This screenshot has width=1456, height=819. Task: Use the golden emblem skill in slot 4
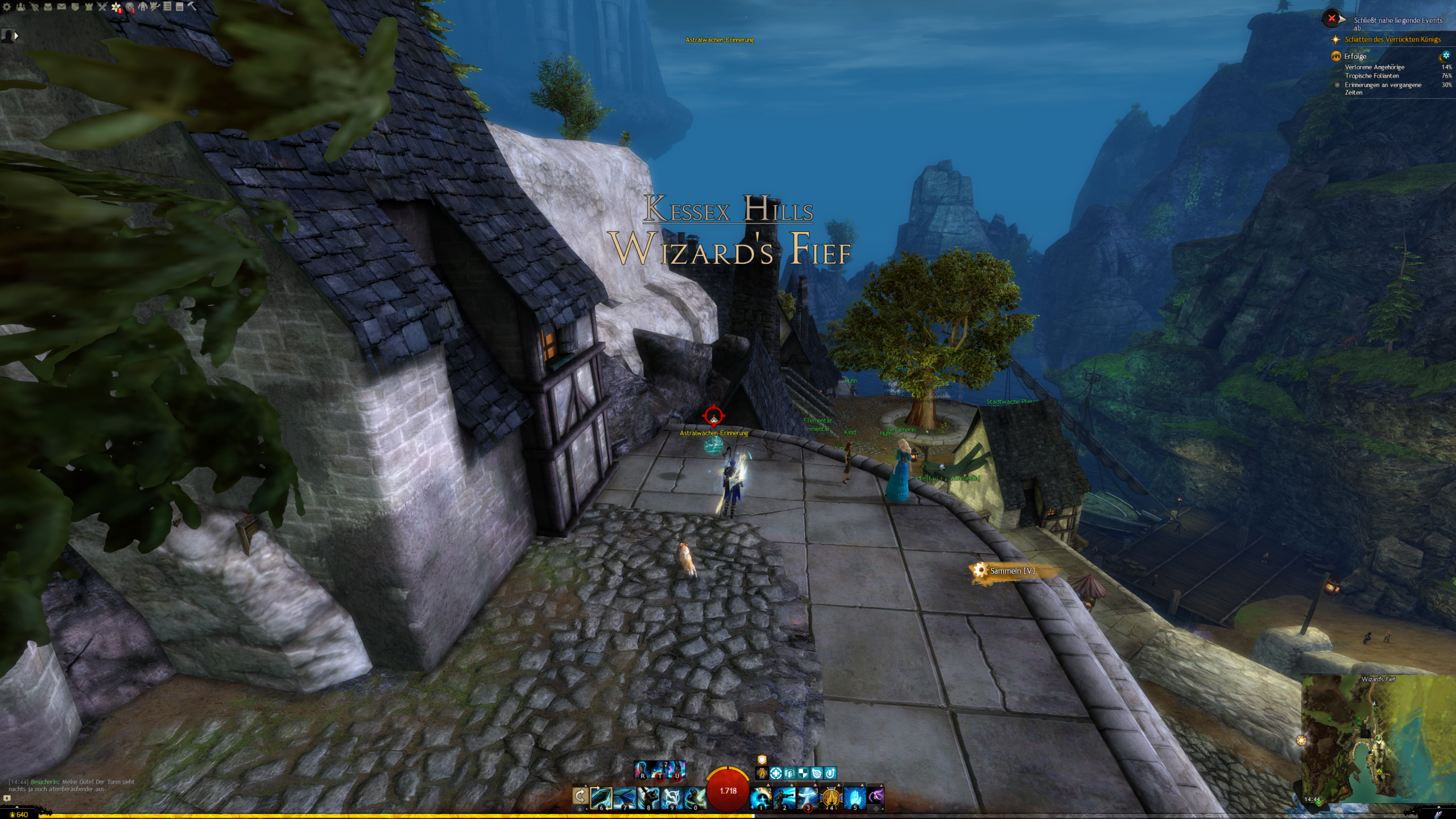(831, 798)
